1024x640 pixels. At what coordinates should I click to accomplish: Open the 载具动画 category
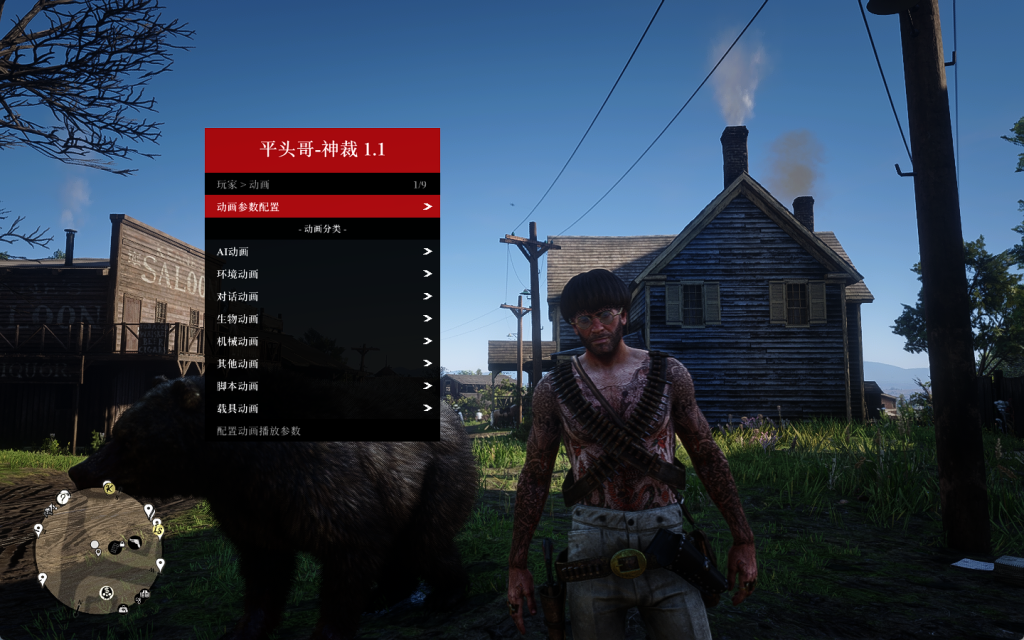(x=322, y=408)
